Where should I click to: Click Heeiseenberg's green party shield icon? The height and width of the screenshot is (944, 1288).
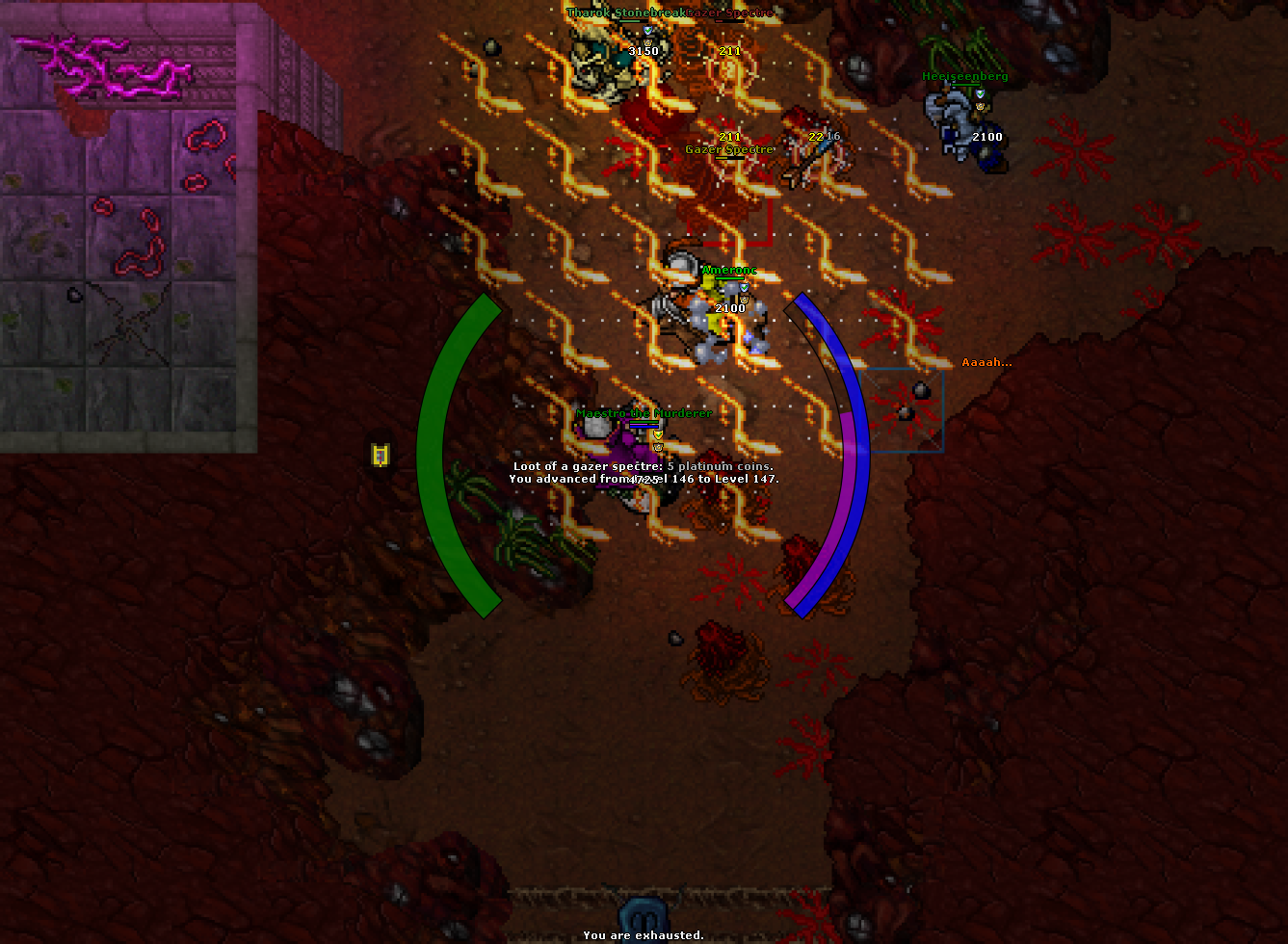(x=981, y=94)
